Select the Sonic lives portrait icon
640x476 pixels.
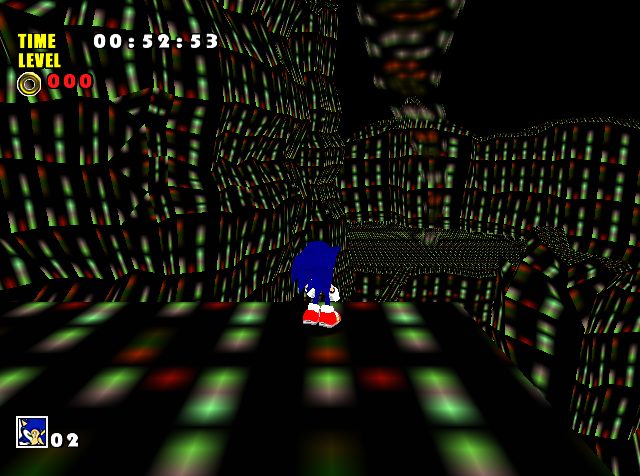point(32,432)
